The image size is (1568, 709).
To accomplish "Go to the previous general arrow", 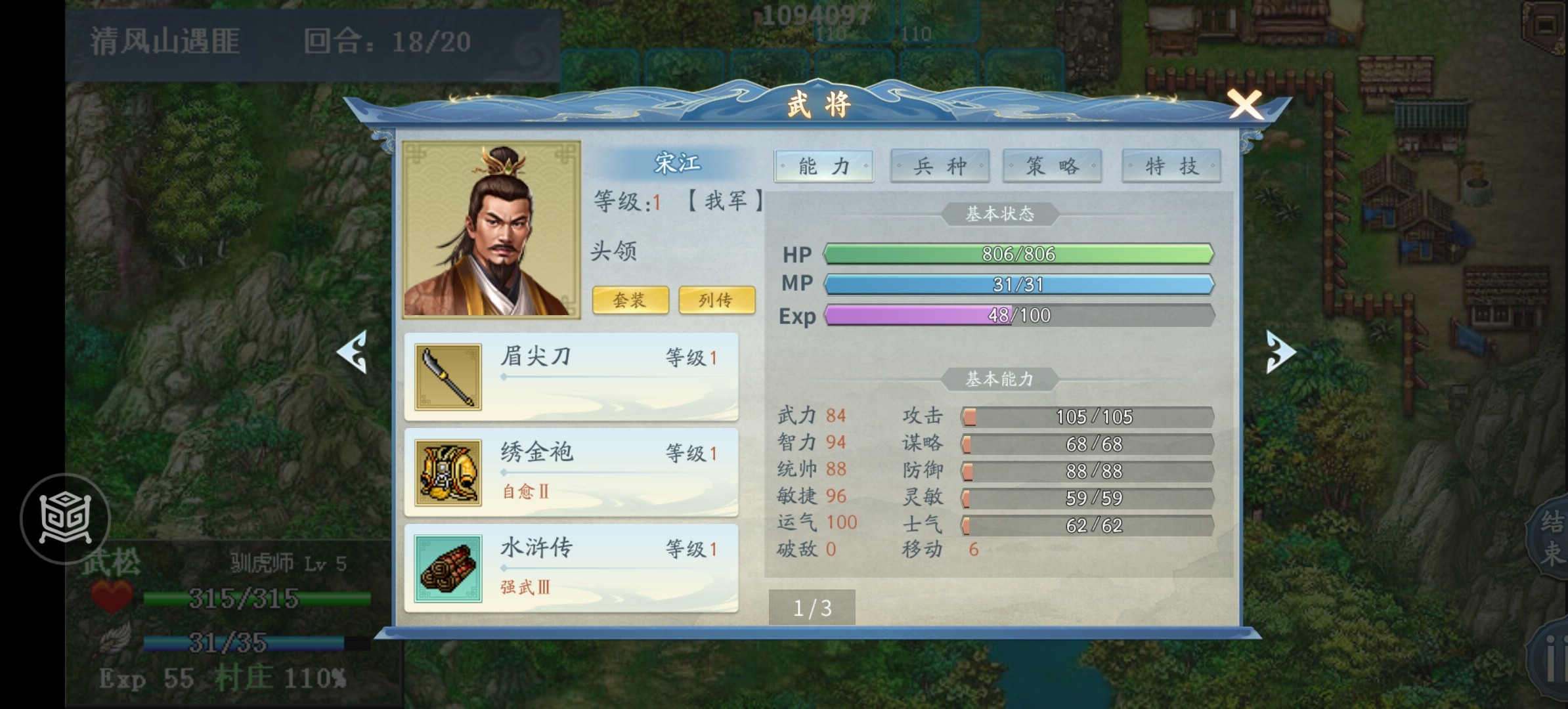I will 353,353.
